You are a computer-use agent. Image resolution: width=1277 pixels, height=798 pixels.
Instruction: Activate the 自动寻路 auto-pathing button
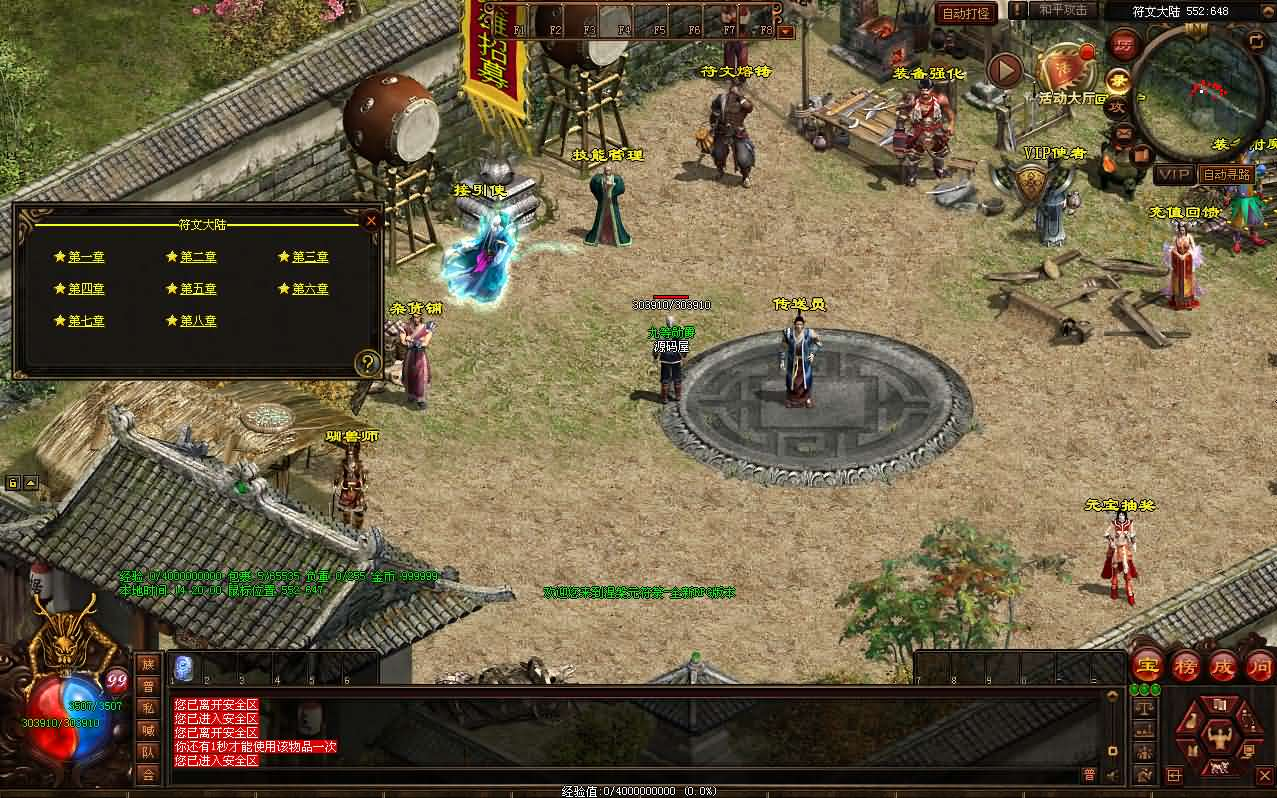click(x=1227, y=174)
